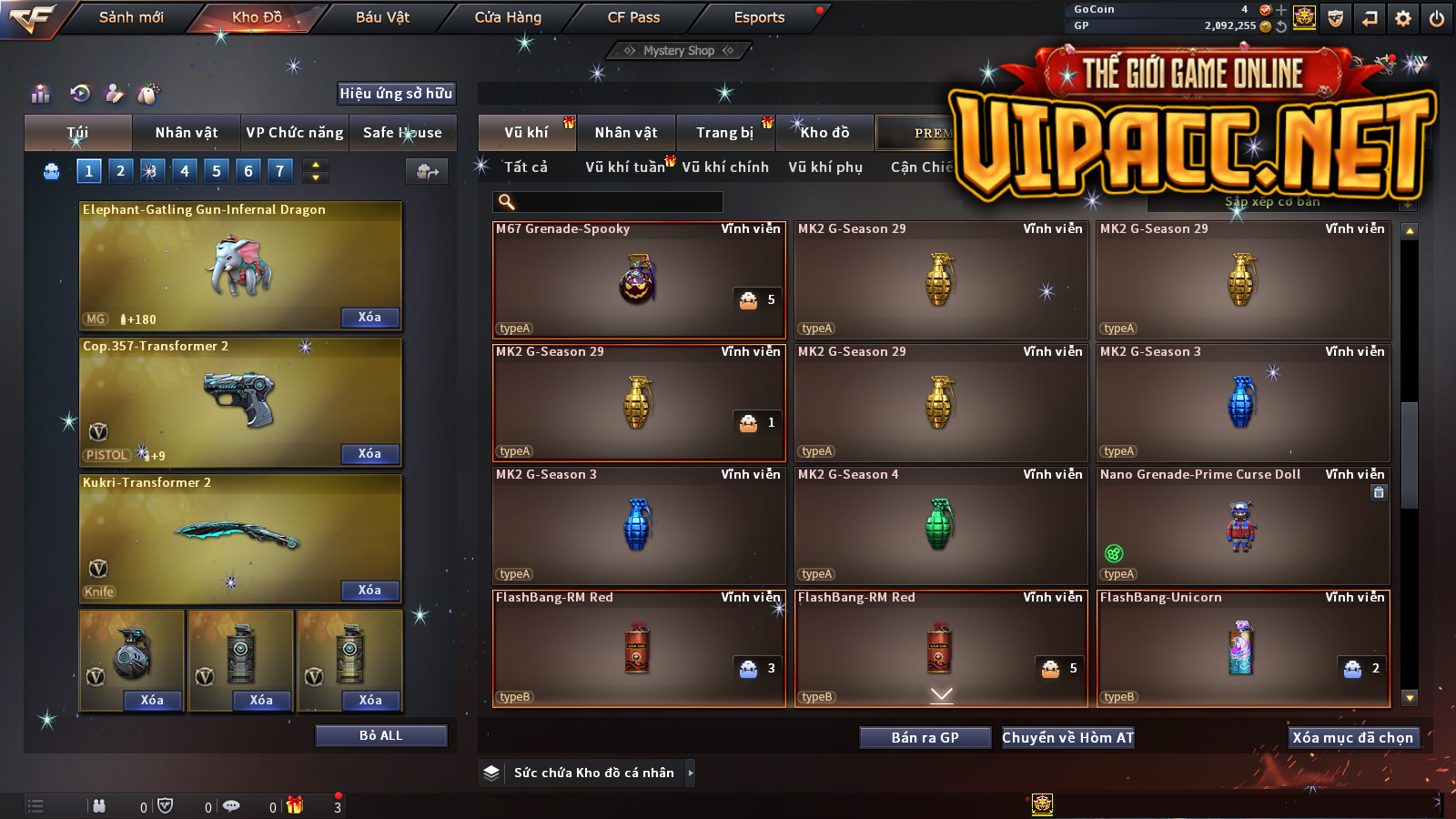
Task: Click the Hiệu ứng sở hữu button
Action: pyautogui.click(x=396, y=93)
